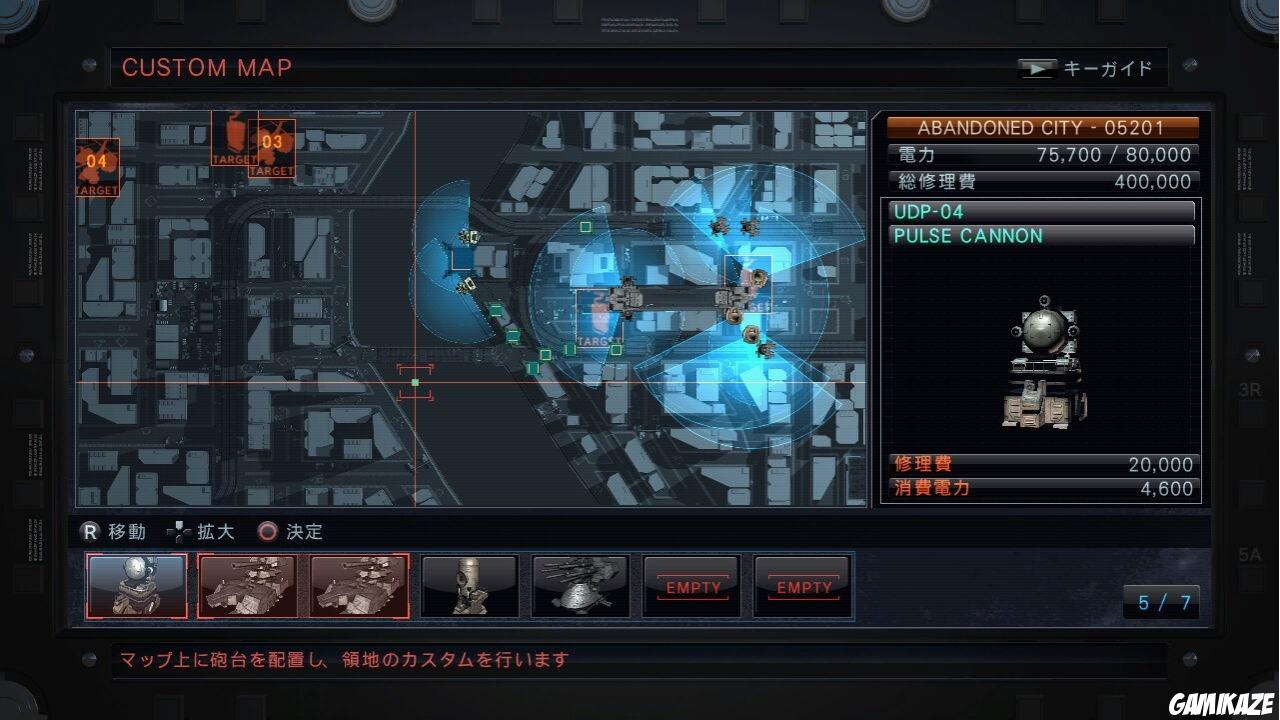Select the first tank-style turret icon

tap(248, 586)
